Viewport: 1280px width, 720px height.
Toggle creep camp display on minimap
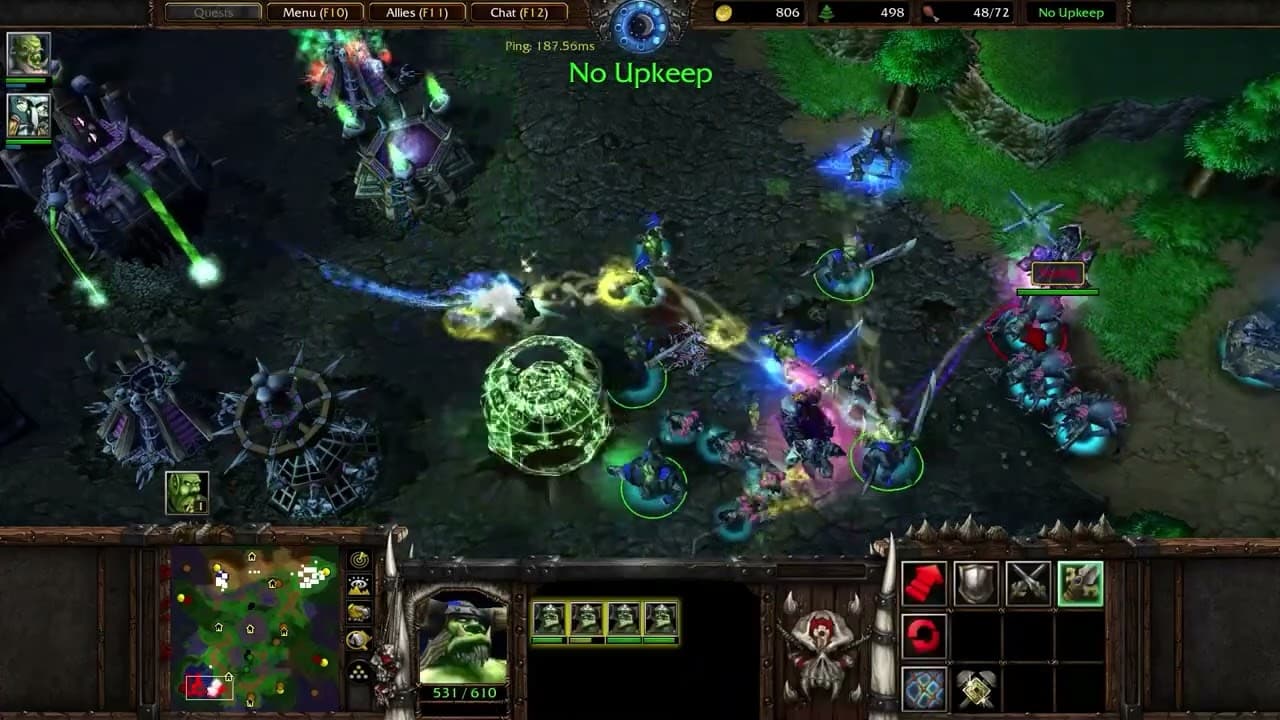click(x=358, y=639)
